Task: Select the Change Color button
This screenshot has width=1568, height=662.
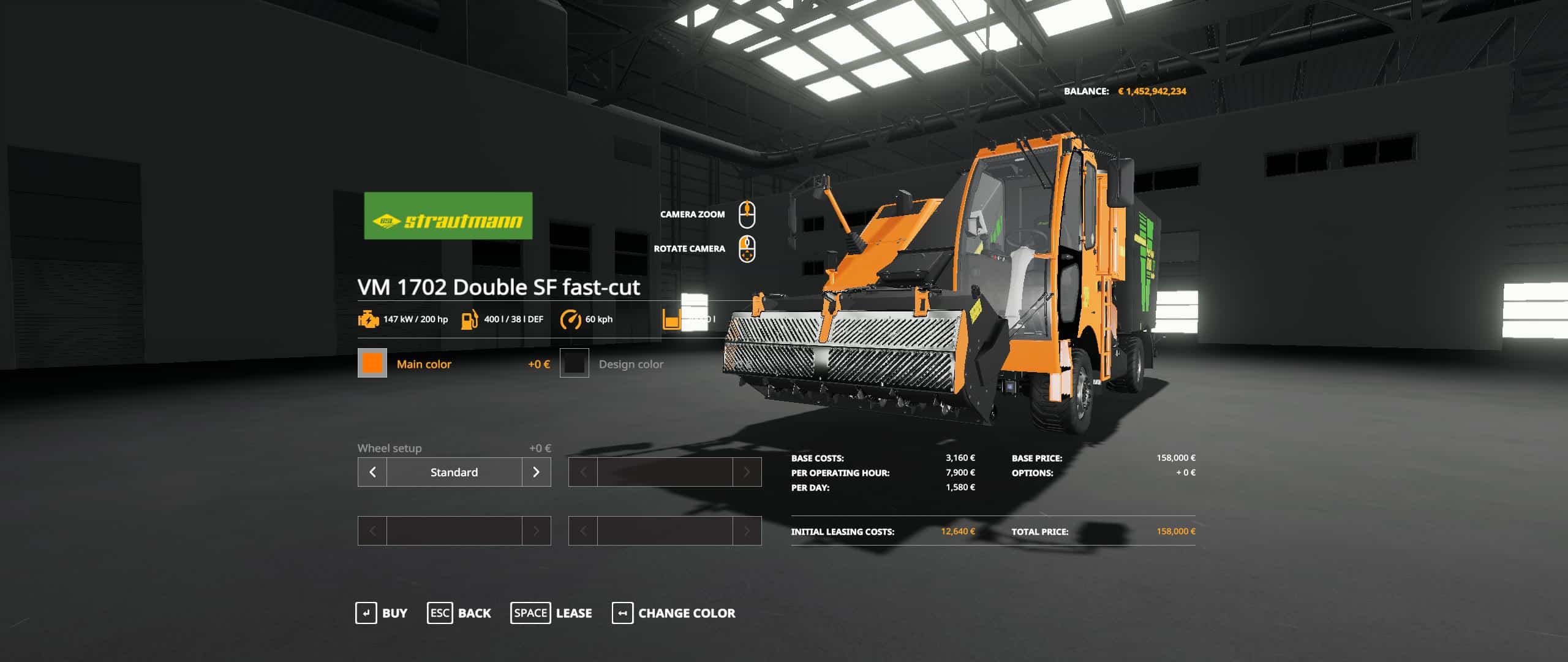Action: coord(674,613)
